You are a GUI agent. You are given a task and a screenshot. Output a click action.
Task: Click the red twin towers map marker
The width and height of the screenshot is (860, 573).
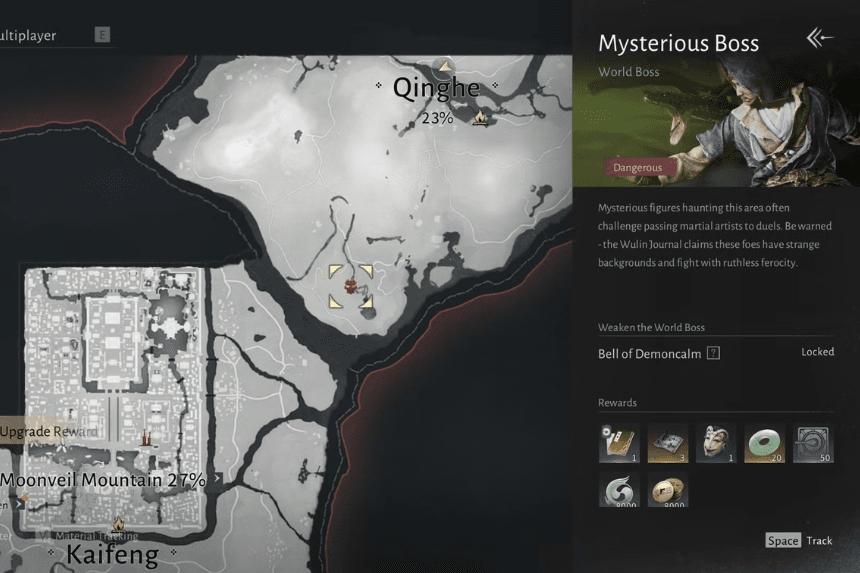pyautogui.click(x=145, y=437)
